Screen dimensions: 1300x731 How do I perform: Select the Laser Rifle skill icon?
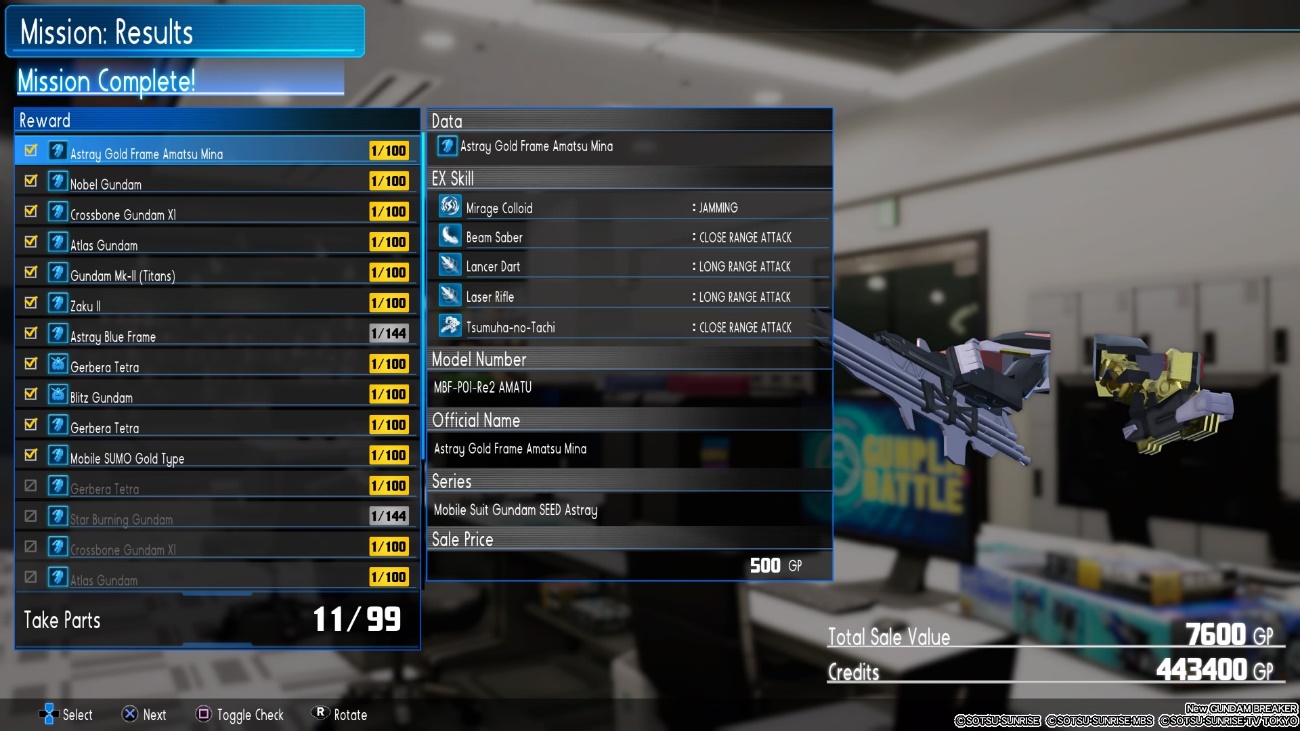click(x=450, y=296)
